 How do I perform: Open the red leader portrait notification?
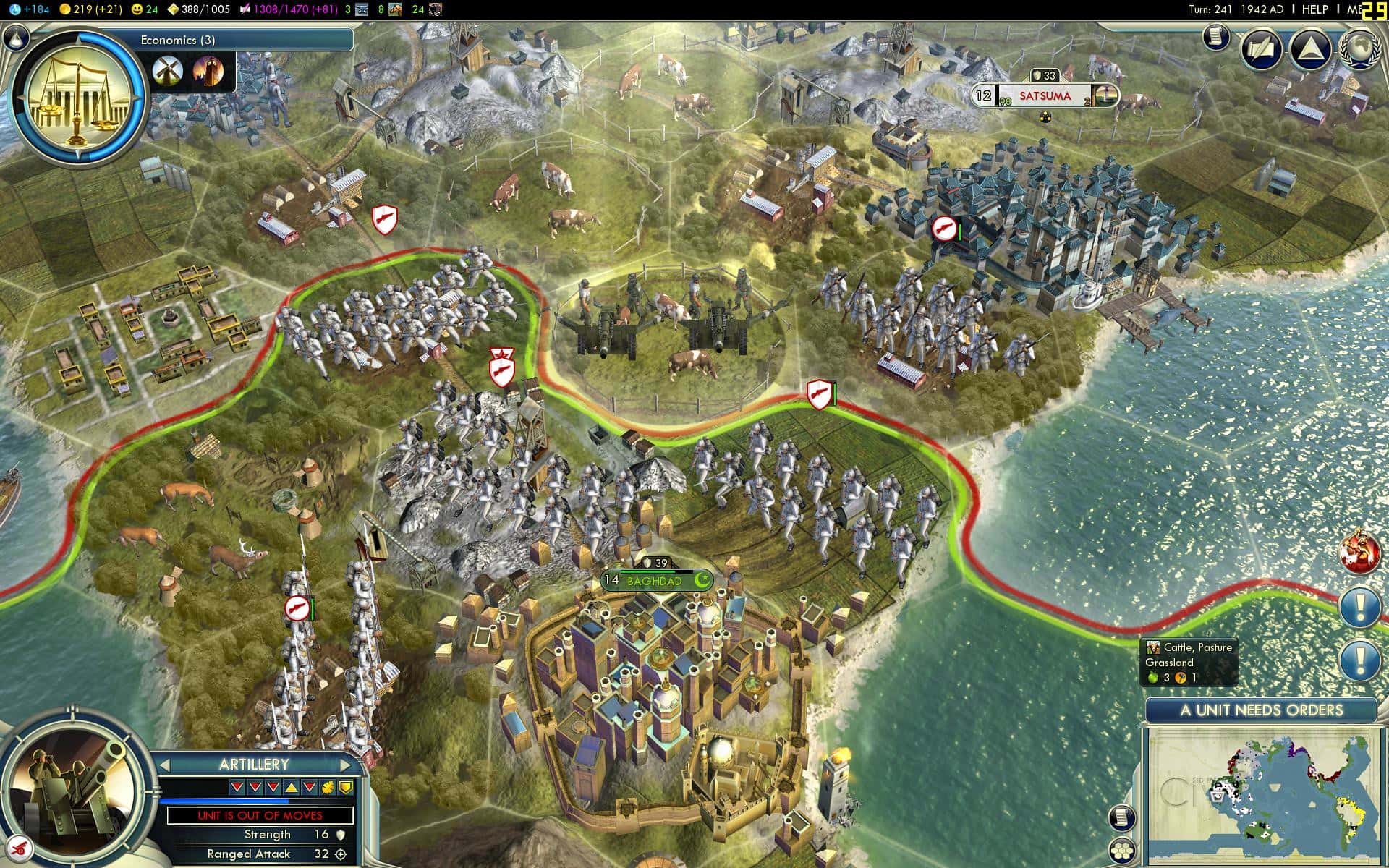click(x=1359, y=552)
